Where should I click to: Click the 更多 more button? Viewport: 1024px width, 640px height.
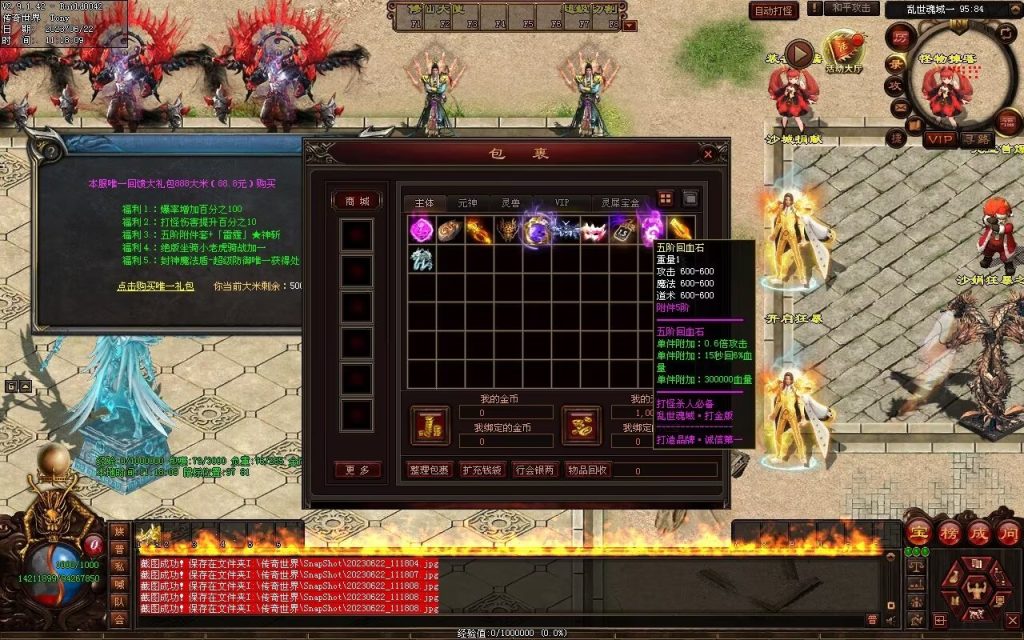[x=357, y=469]
